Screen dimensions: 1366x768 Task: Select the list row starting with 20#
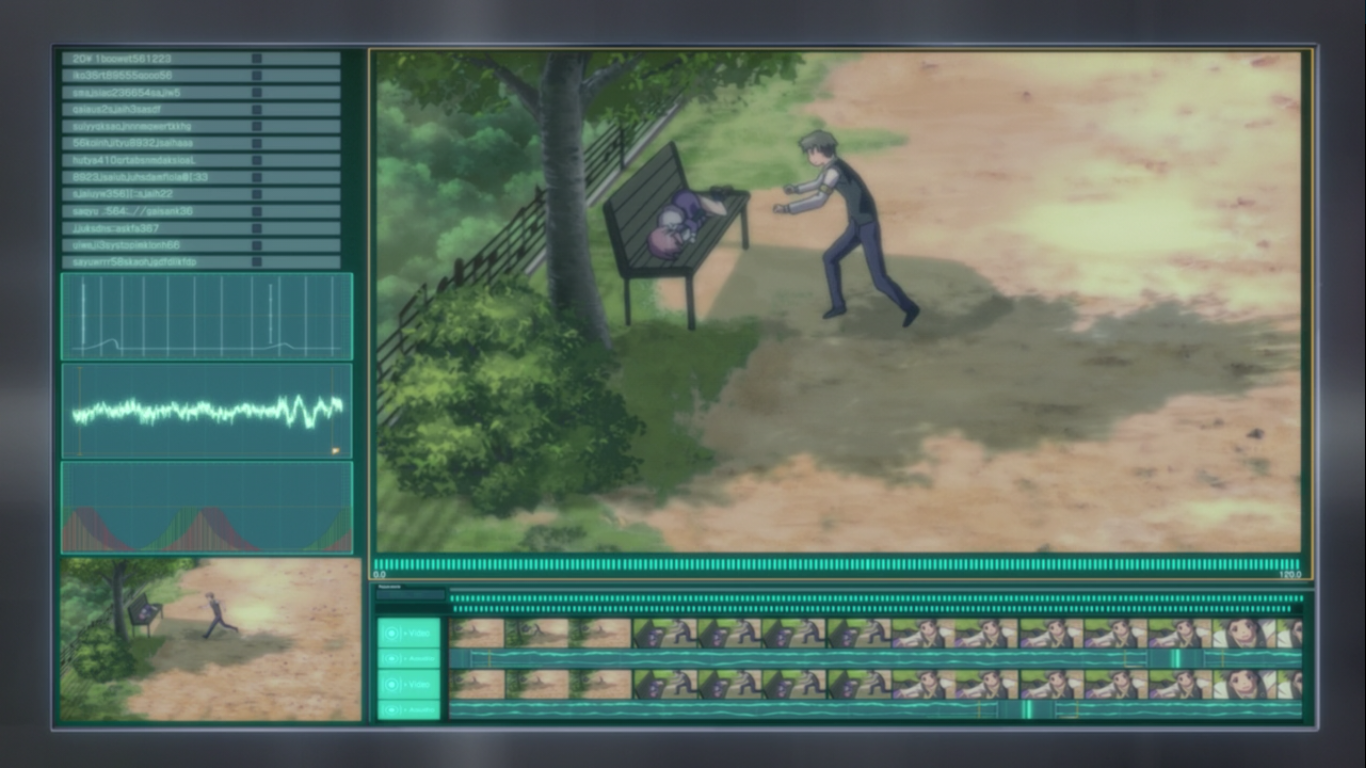tap(200, 59)
